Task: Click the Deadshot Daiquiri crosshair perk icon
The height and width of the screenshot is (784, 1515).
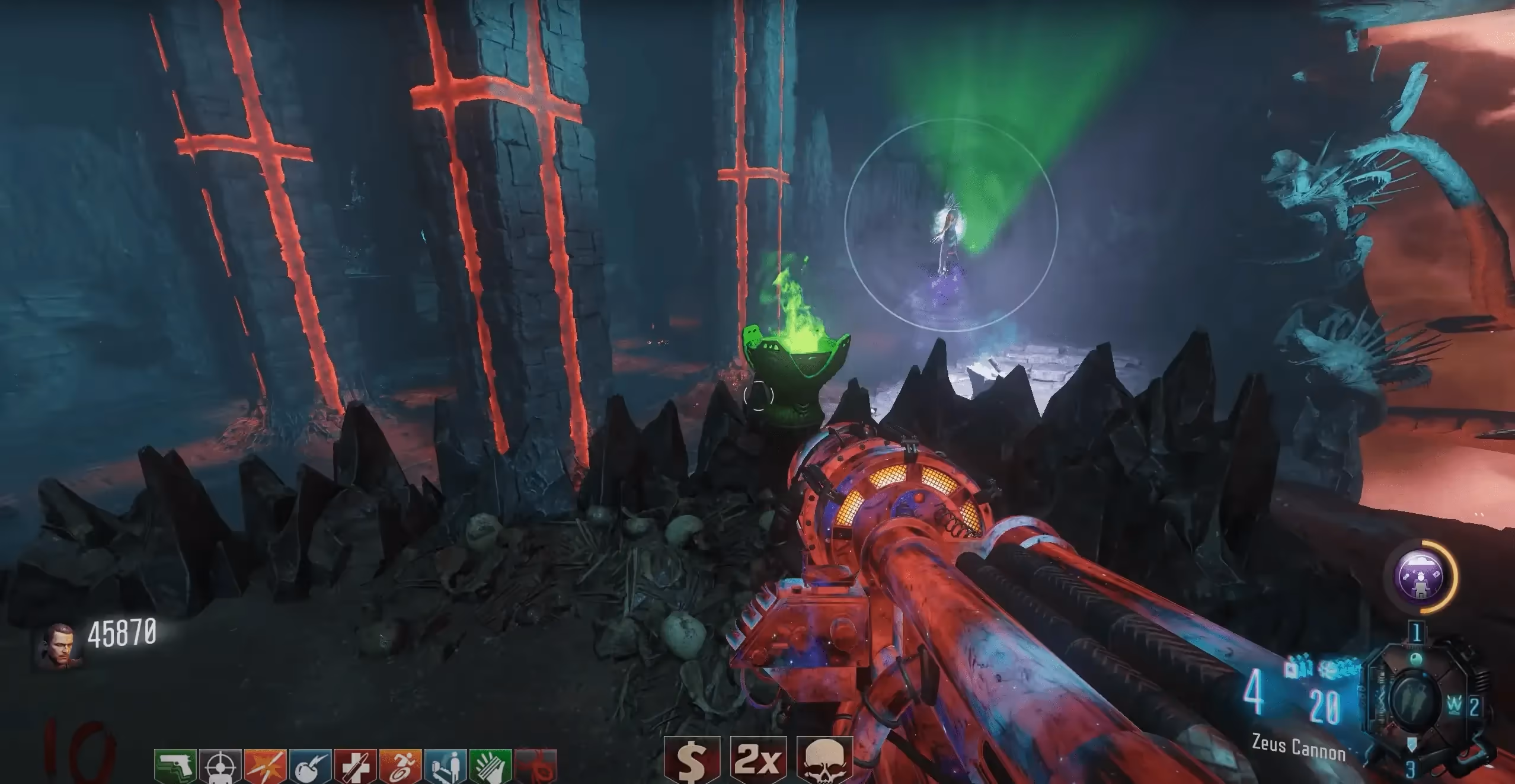Action: click(220, 767)
